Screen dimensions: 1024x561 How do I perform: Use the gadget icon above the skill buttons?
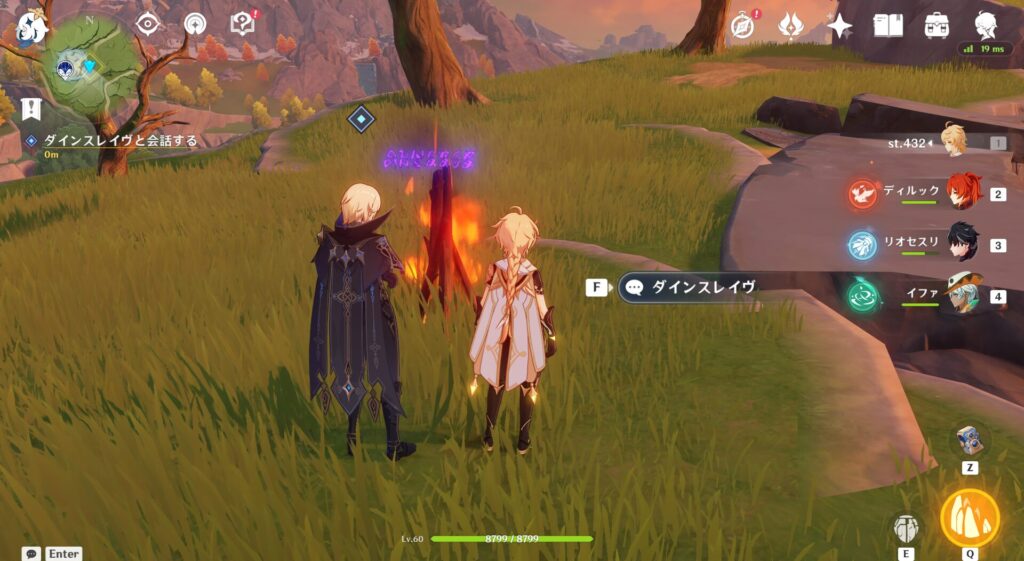tap(970, 441)
